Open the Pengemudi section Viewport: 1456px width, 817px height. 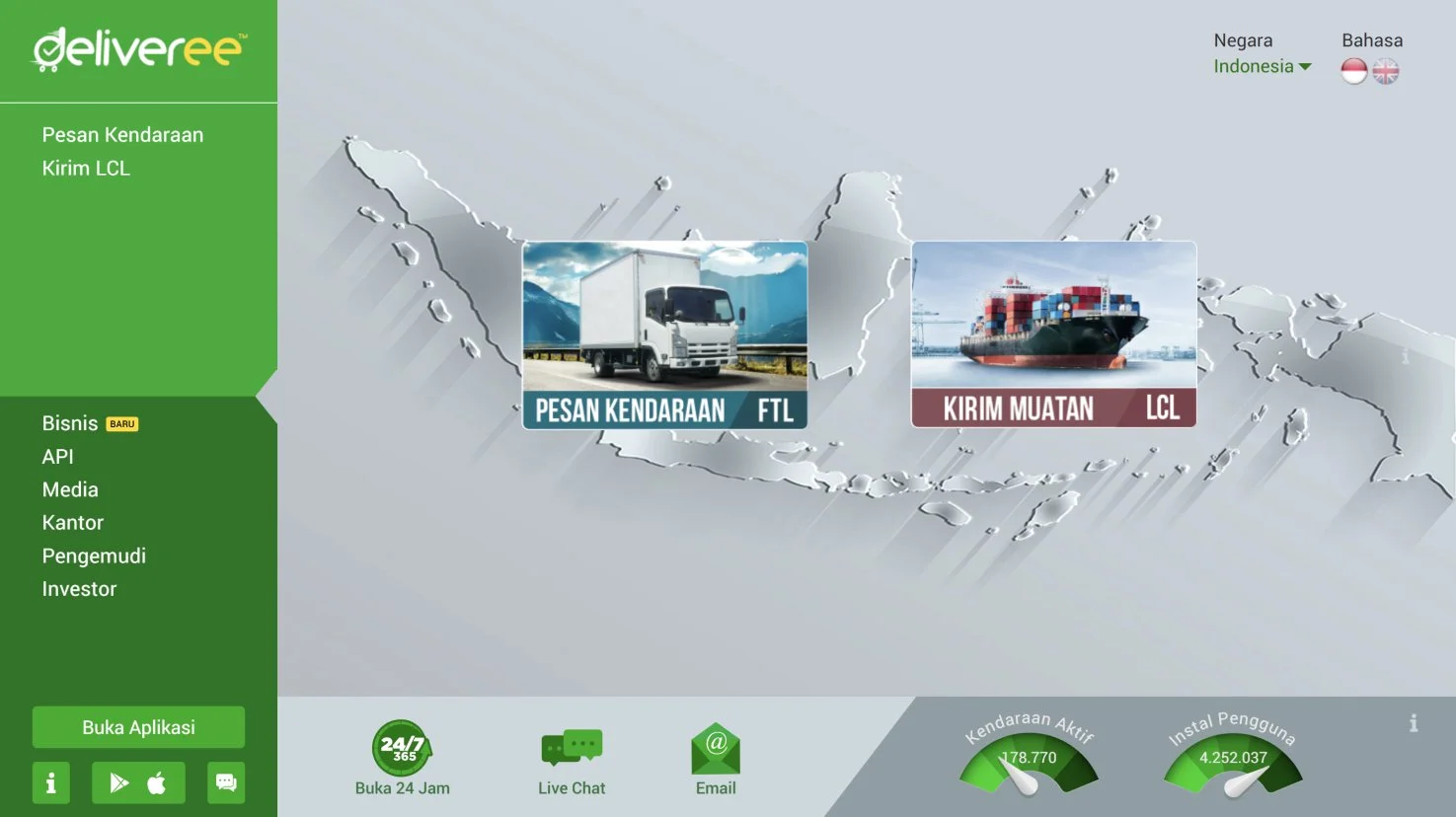[x=94, y=557]
